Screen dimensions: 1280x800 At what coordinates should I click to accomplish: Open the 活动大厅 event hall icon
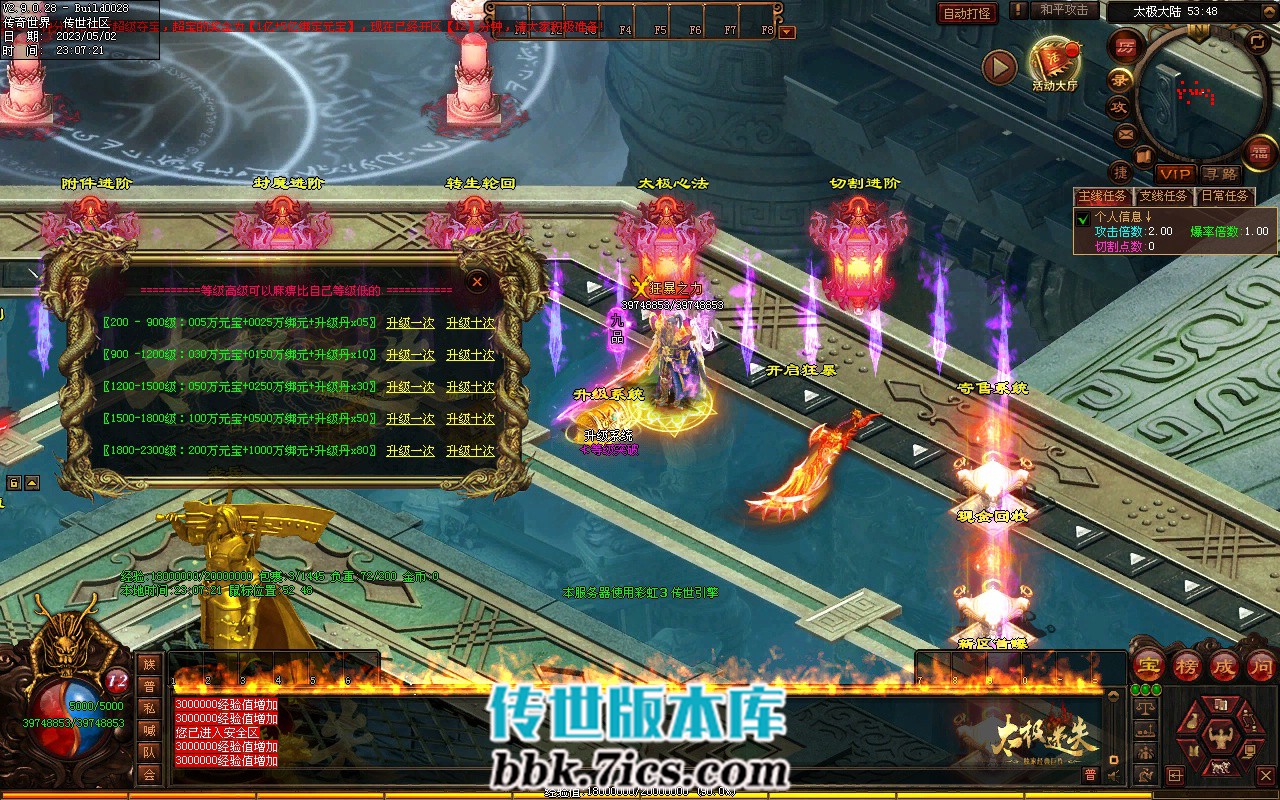pyautogui.click(x=1055, y=63)
